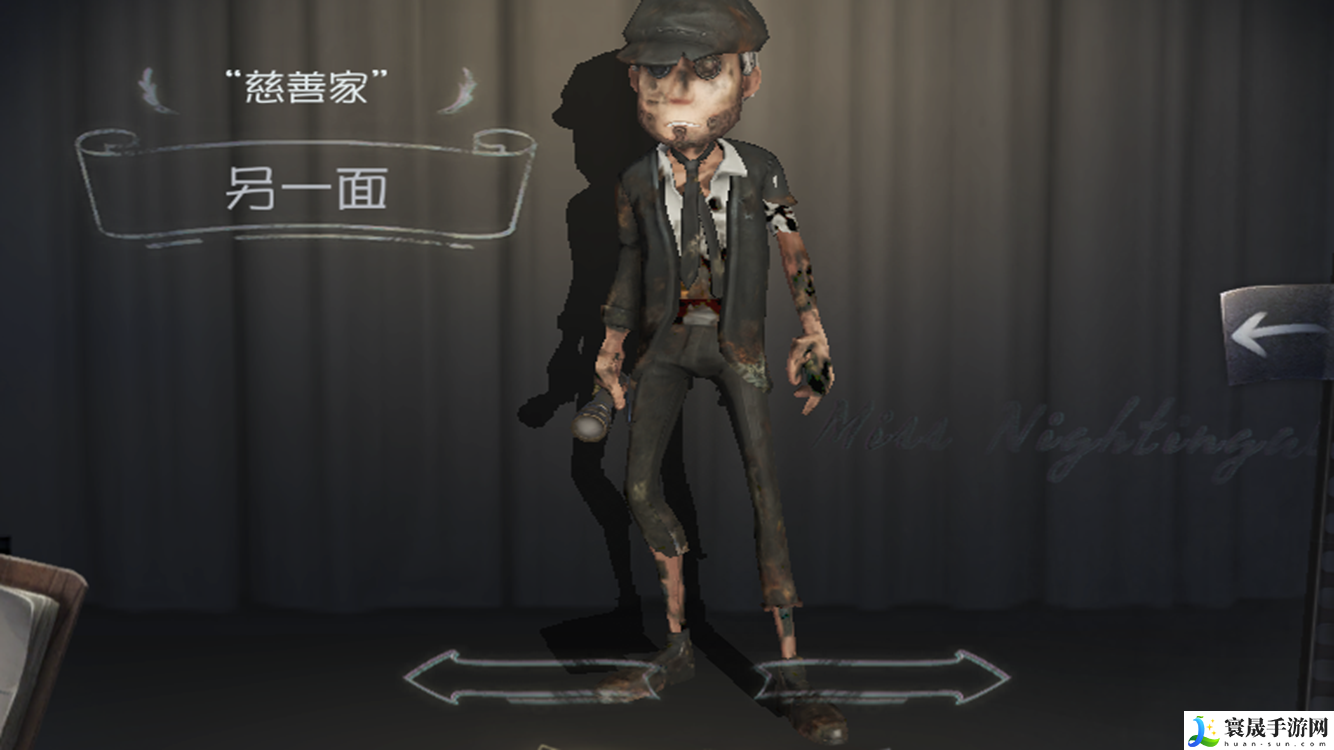This screenshot has width=1334, height=750.
Task: Click the right feather ornament beside the title
Action: [x=460, y=88]
